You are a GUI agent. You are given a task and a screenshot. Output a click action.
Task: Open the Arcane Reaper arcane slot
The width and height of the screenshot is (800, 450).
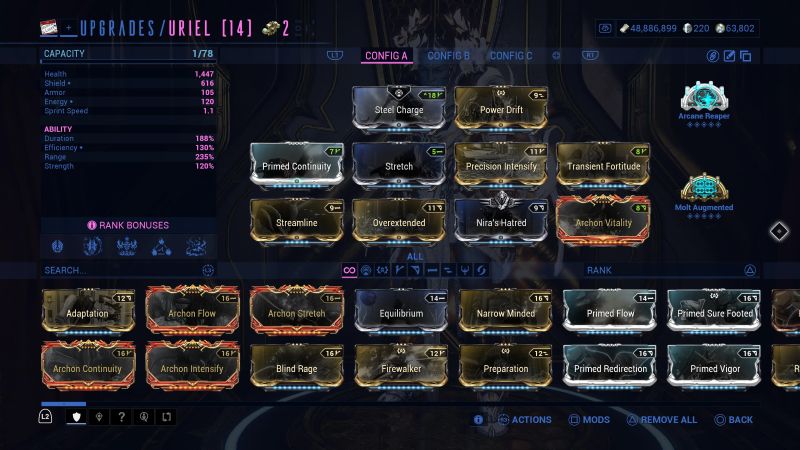(x=704, y=102)
